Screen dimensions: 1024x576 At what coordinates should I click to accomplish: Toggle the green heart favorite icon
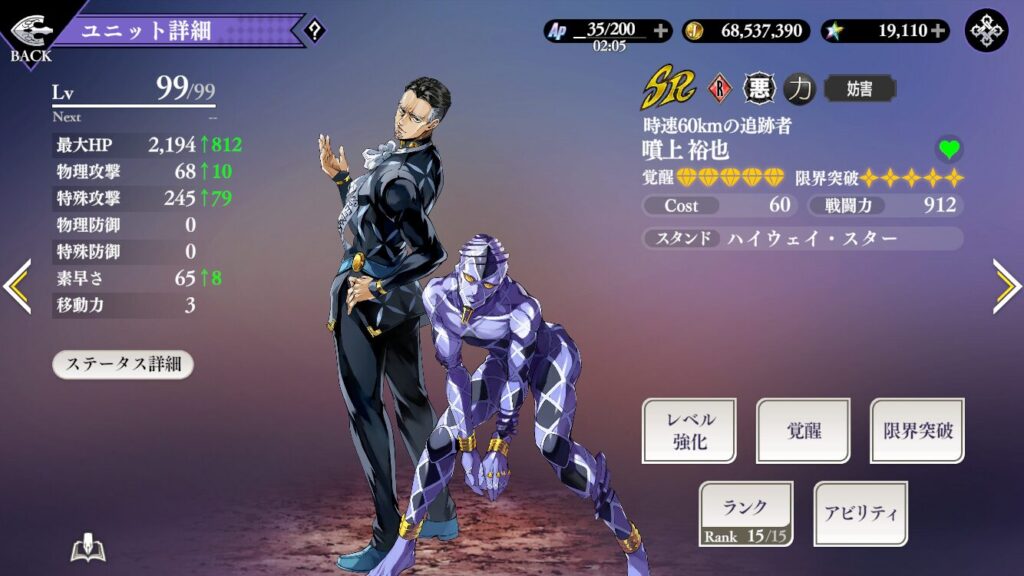949,150
